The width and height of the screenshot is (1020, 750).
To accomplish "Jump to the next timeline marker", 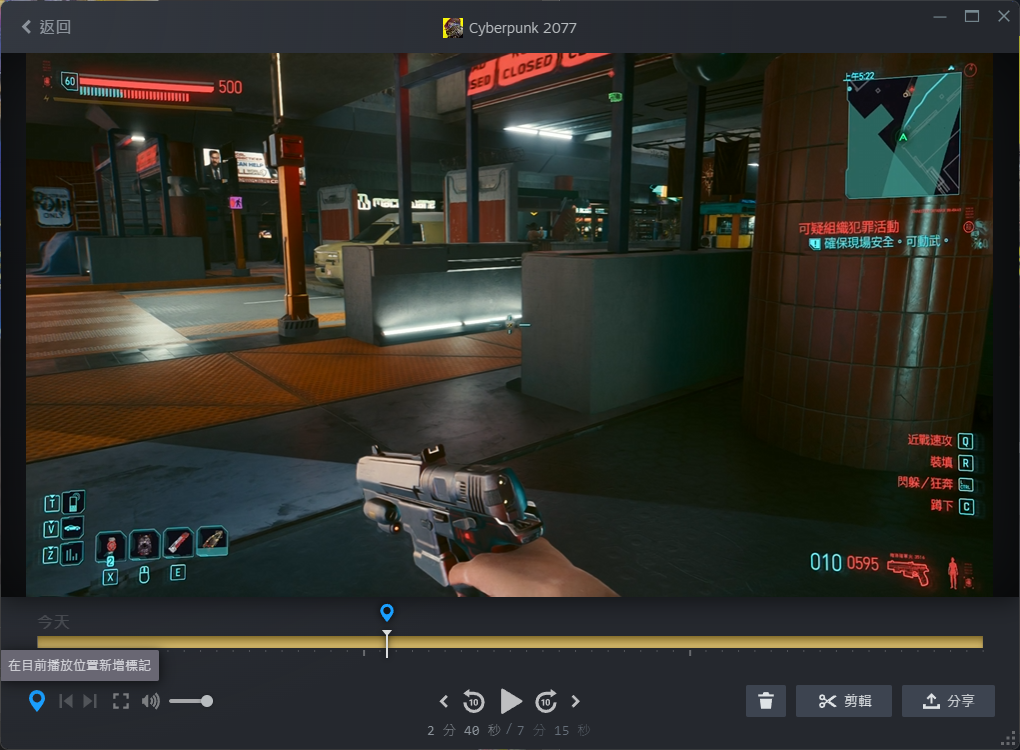I will tap(90, 701).
